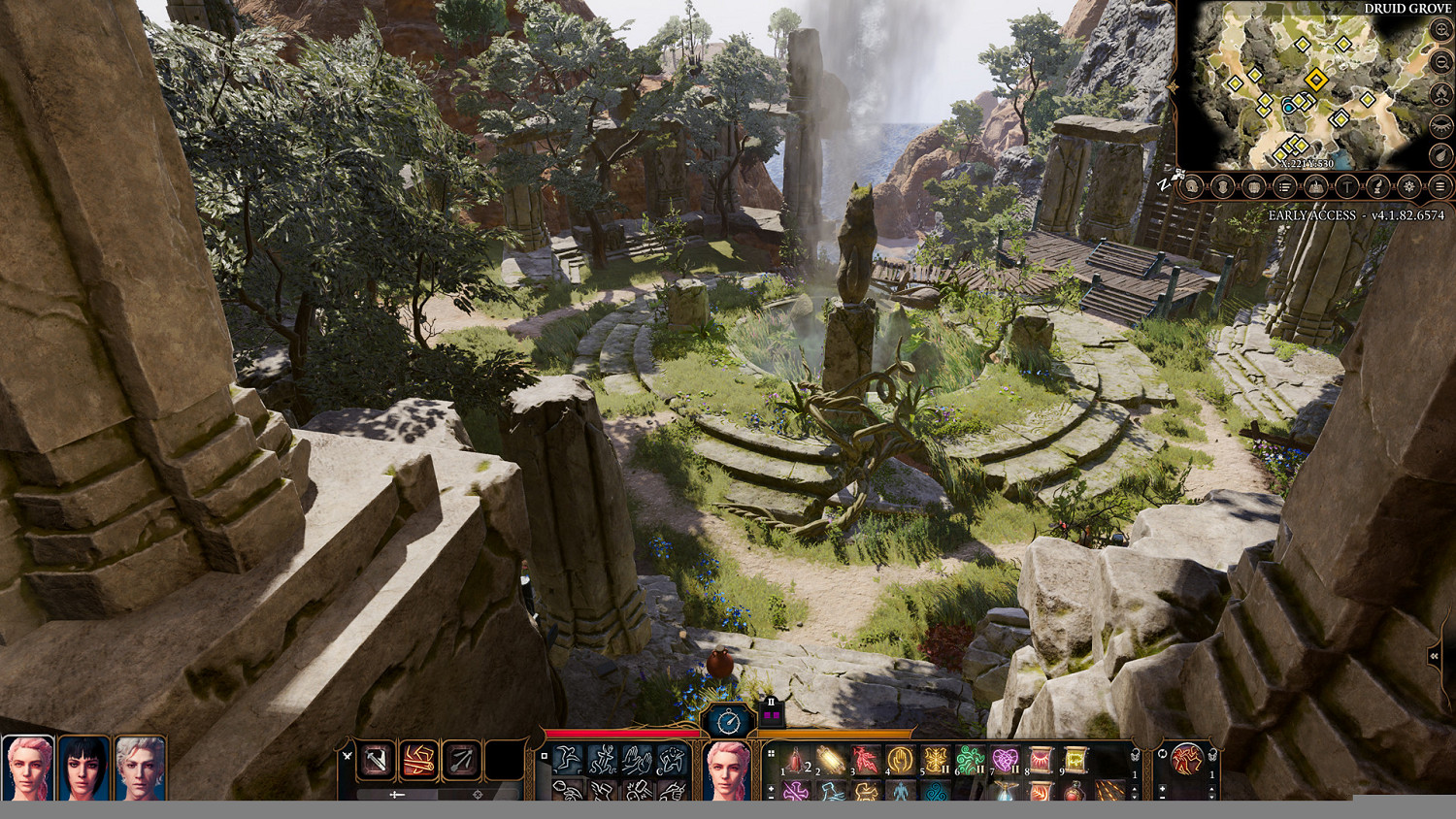Zoom in on the minimap

(1441, 31)
